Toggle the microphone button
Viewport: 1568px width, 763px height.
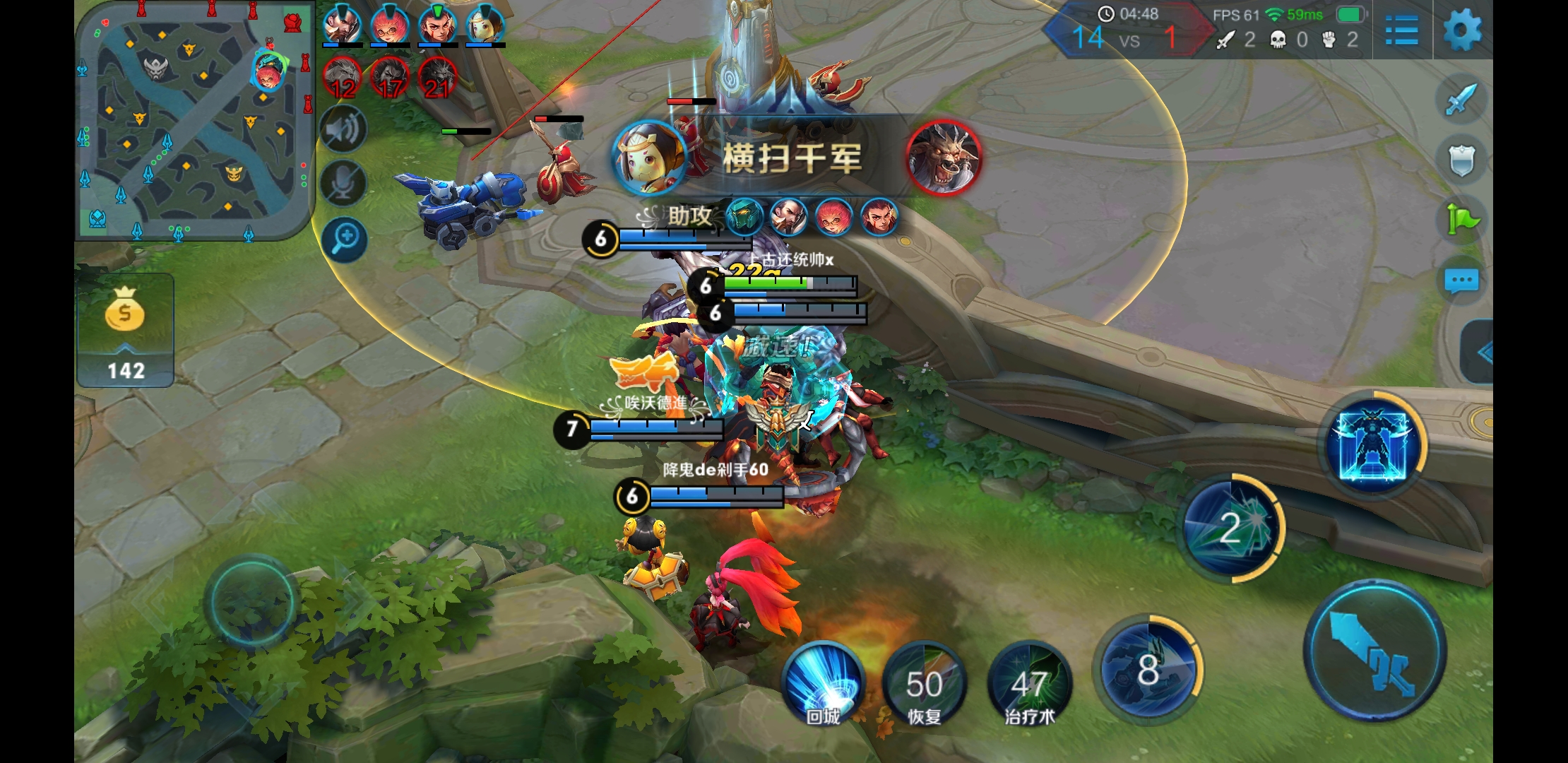click(343, 184)
